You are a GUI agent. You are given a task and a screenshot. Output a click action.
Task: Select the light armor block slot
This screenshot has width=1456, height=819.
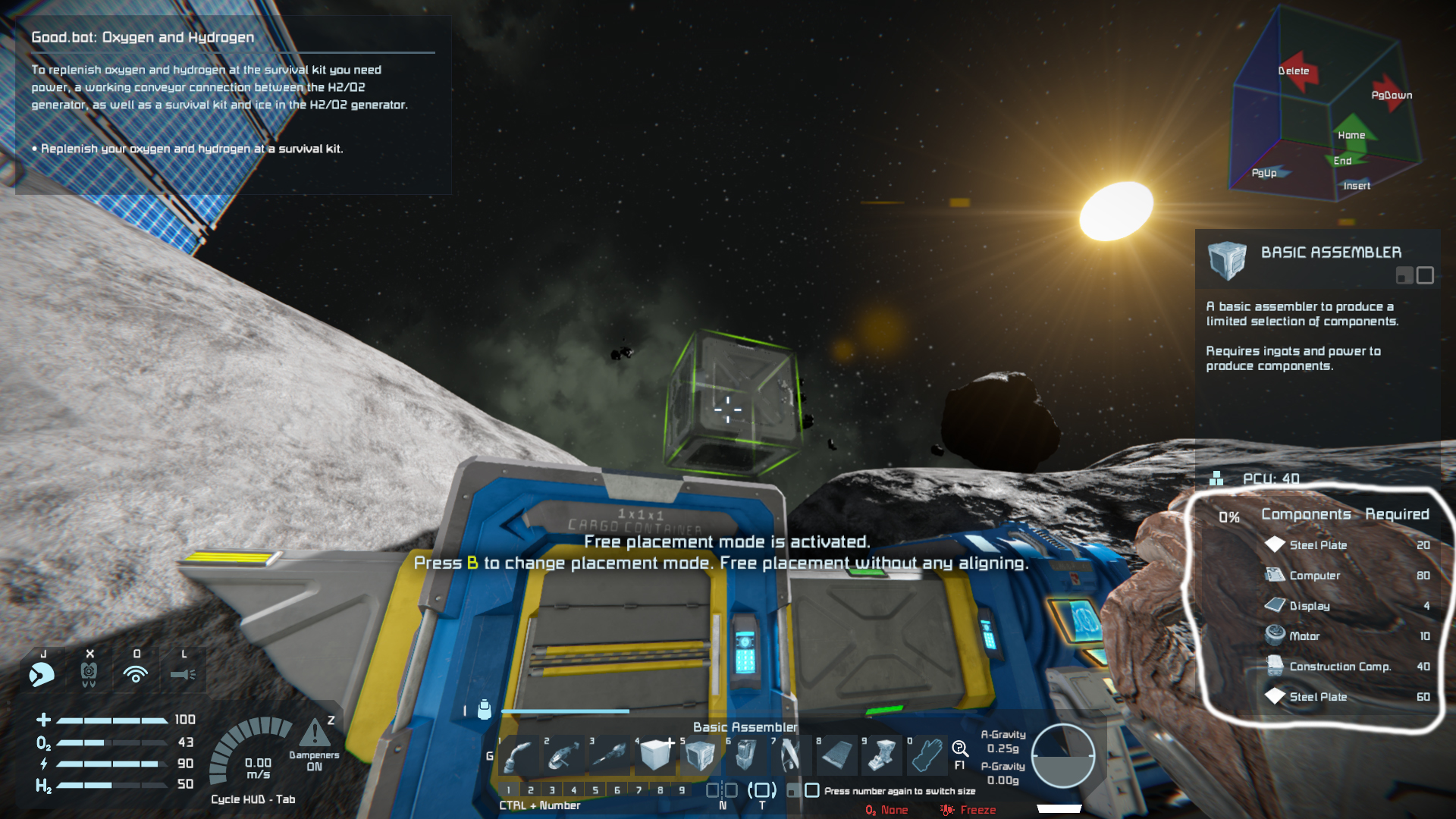pos(655,755)
